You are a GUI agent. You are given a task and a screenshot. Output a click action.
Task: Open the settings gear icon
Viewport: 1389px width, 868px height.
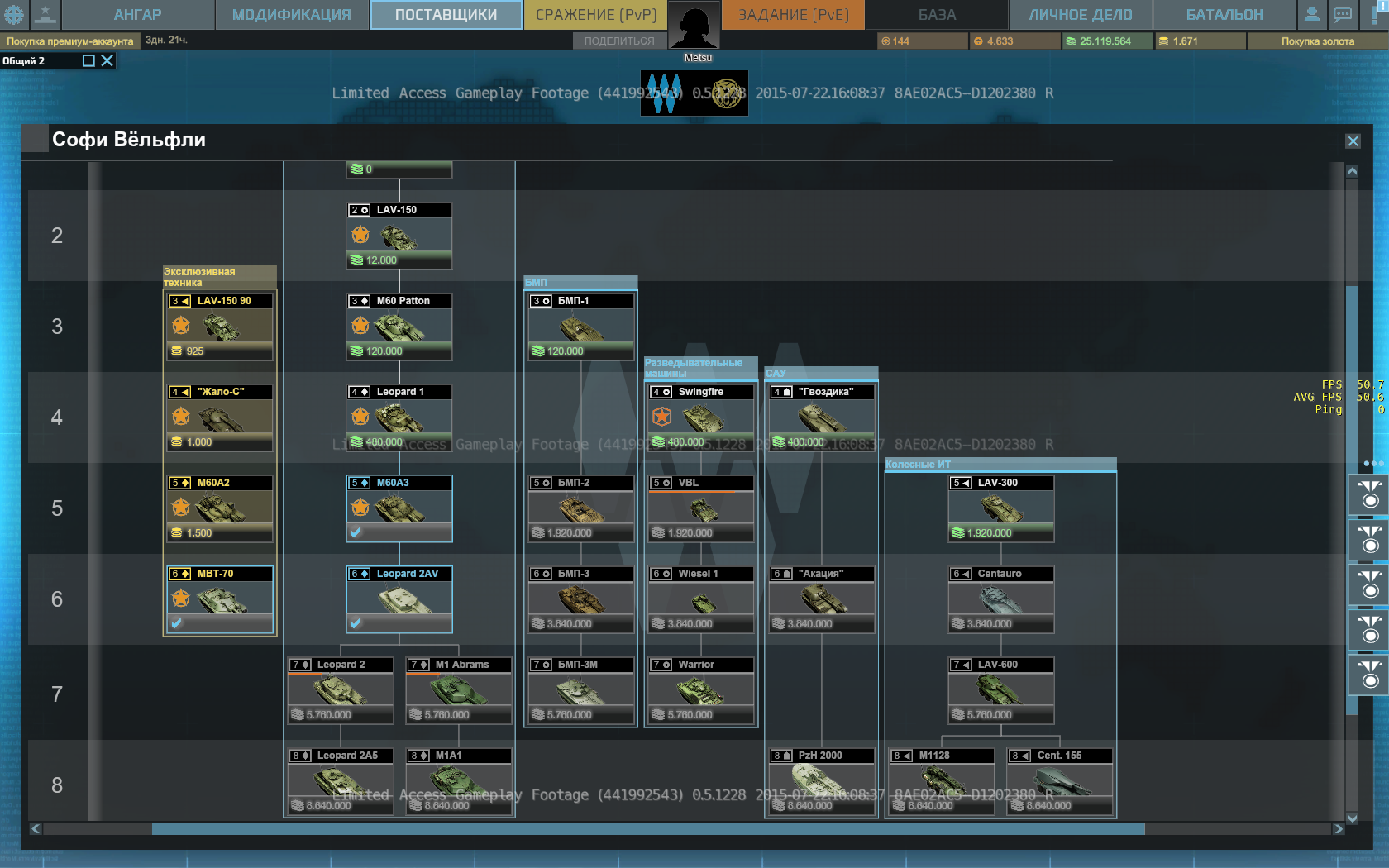coord(14,14)
